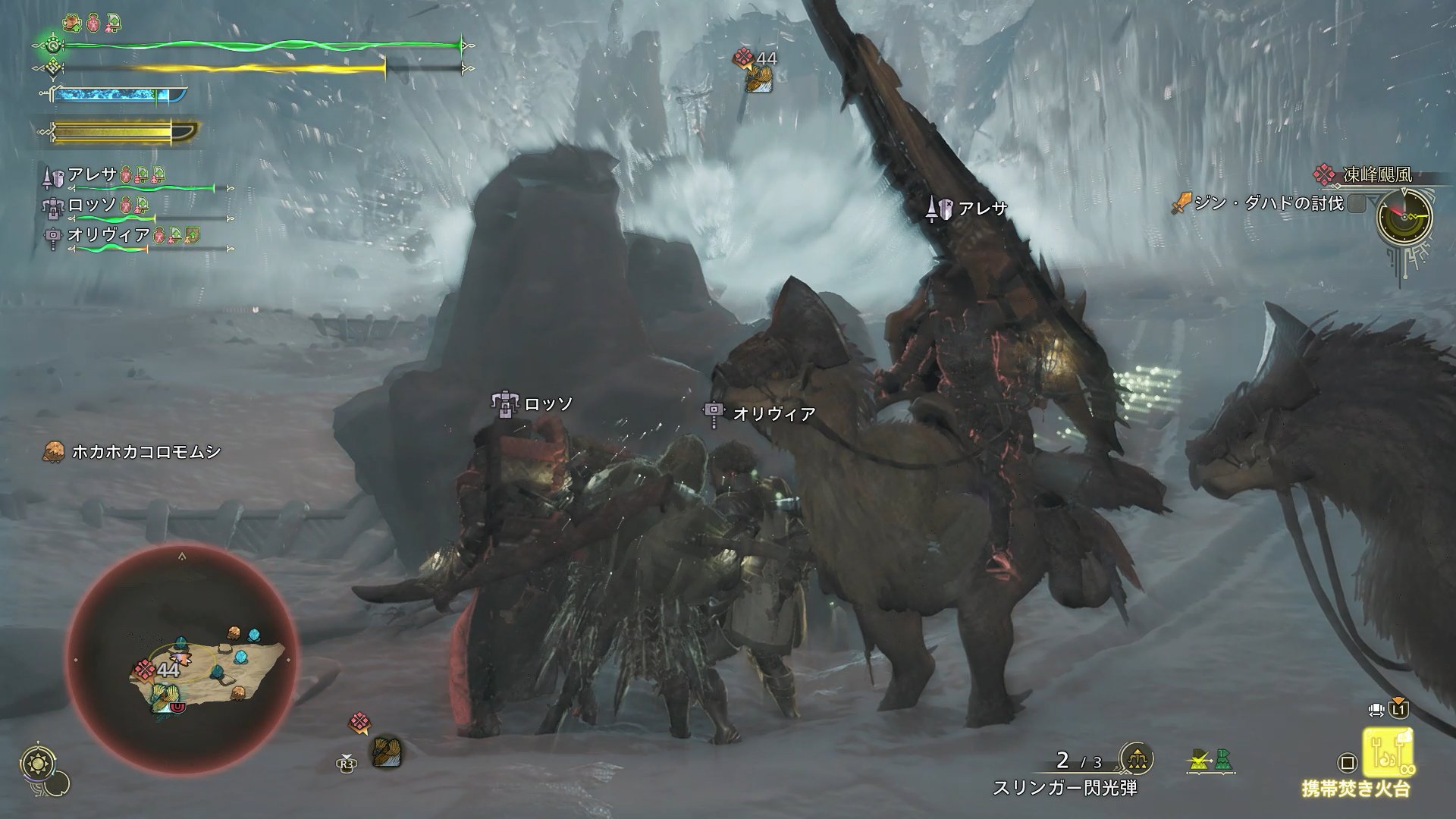
Task: Click the target monster portrait icon at the bottom
Action: point(385,752)
